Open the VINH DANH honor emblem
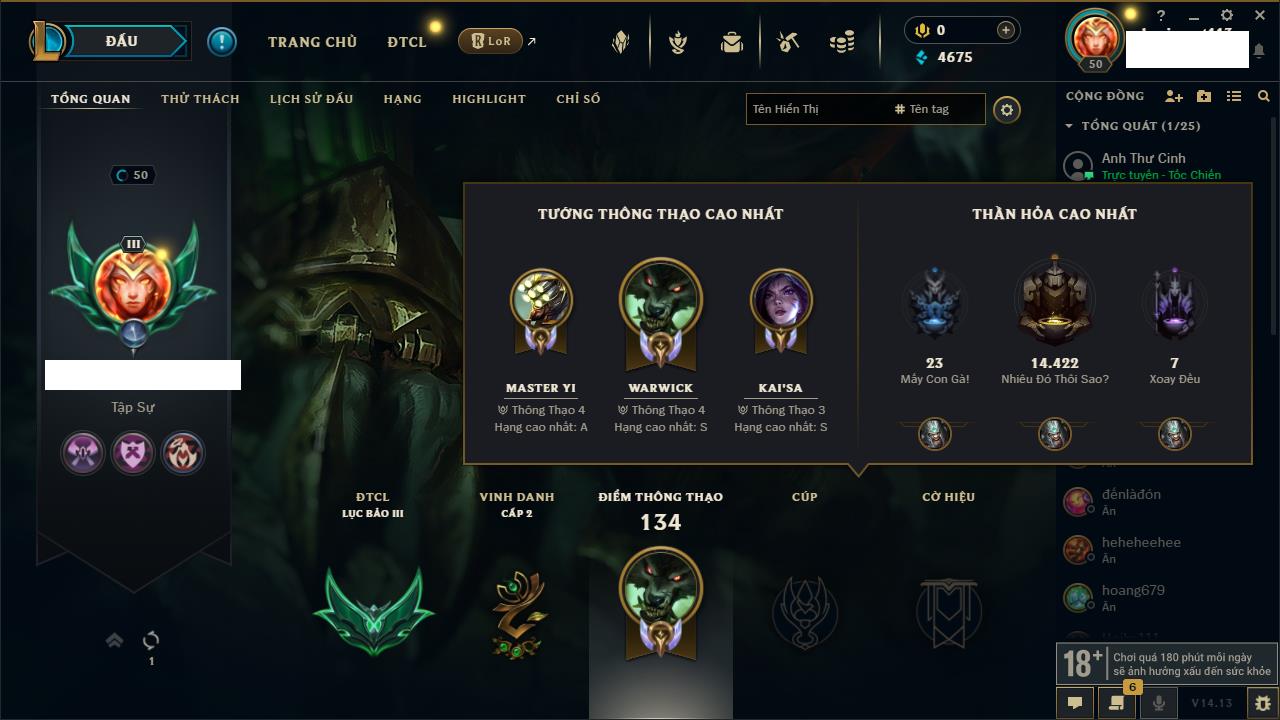The width and height of the screenshot is (1280, 720). tap(517, 612)
